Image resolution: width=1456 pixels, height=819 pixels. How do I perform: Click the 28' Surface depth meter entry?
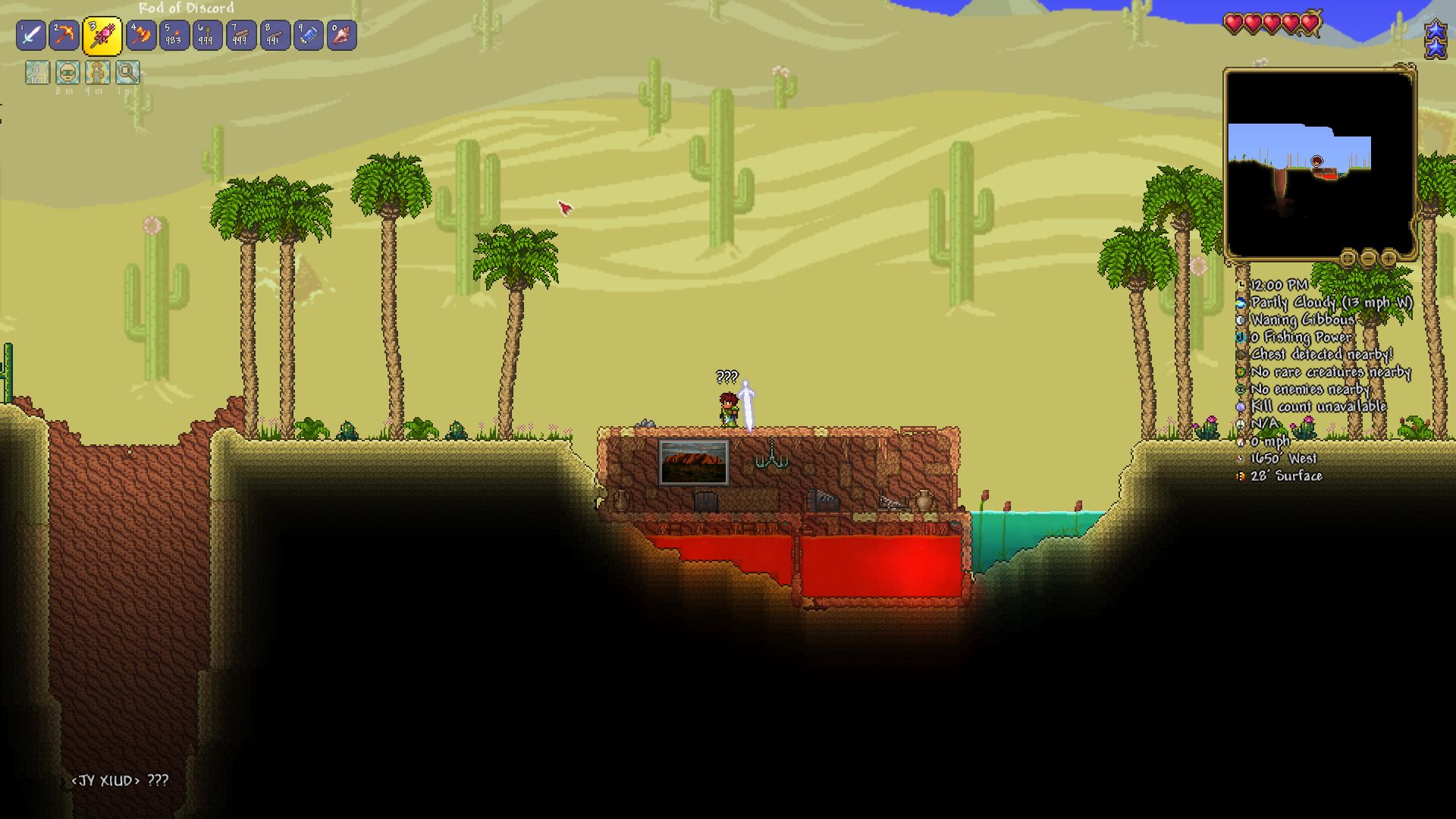pyautogui.click(x=1282, y=475)
